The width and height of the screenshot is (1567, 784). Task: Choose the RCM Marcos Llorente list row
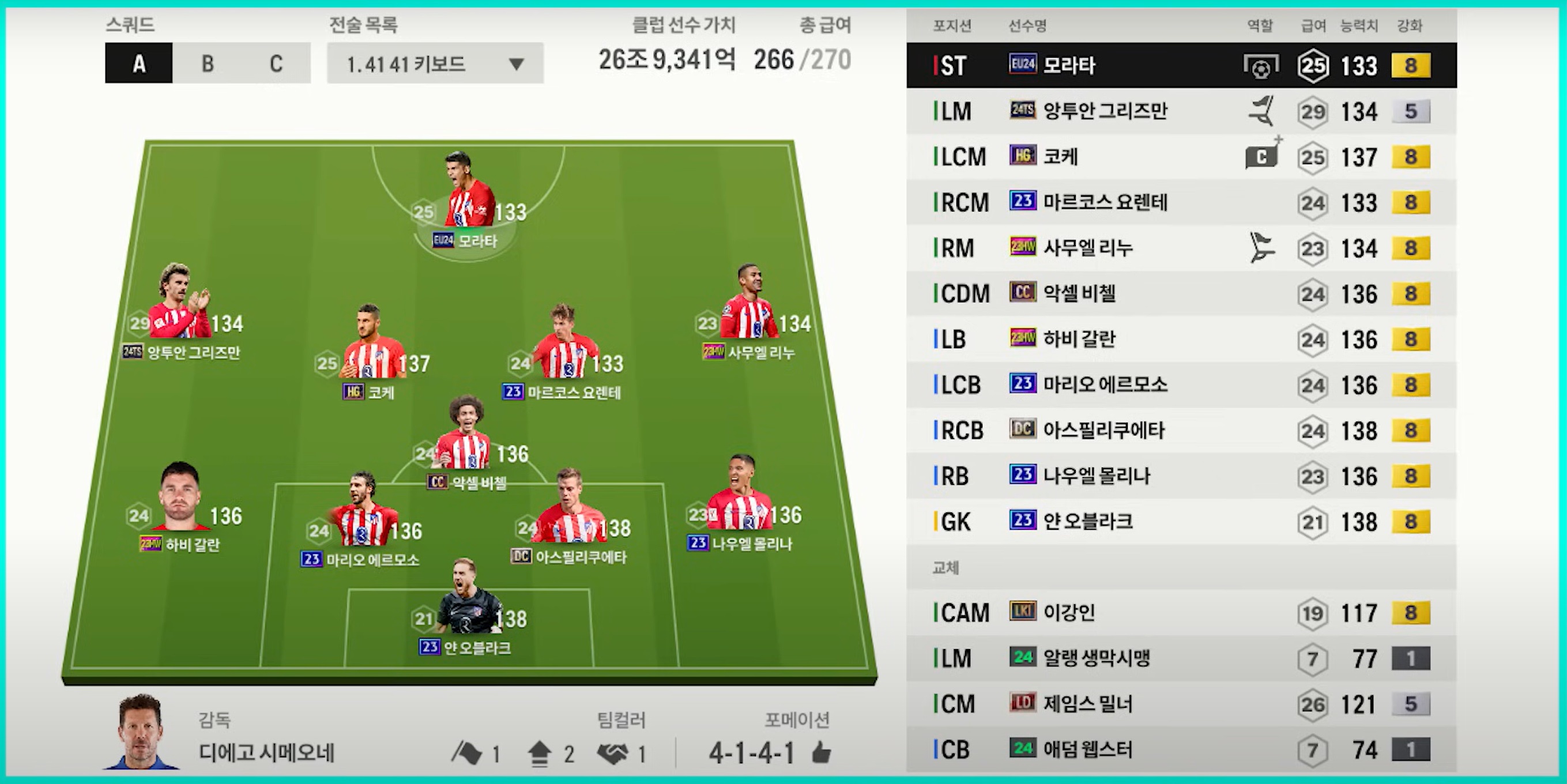pyautogui.click(x=1181, y=202)
